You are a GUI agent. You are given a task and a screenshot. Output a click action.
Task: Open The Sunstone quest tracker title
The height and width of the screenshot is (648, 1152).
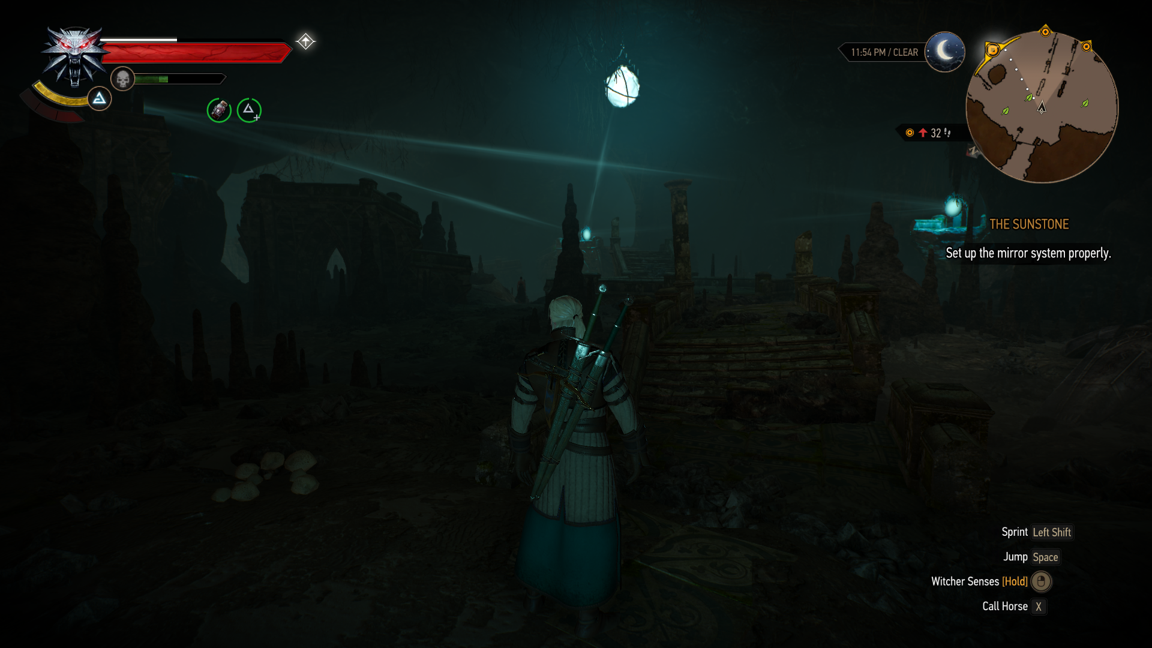pos(1028,225)
